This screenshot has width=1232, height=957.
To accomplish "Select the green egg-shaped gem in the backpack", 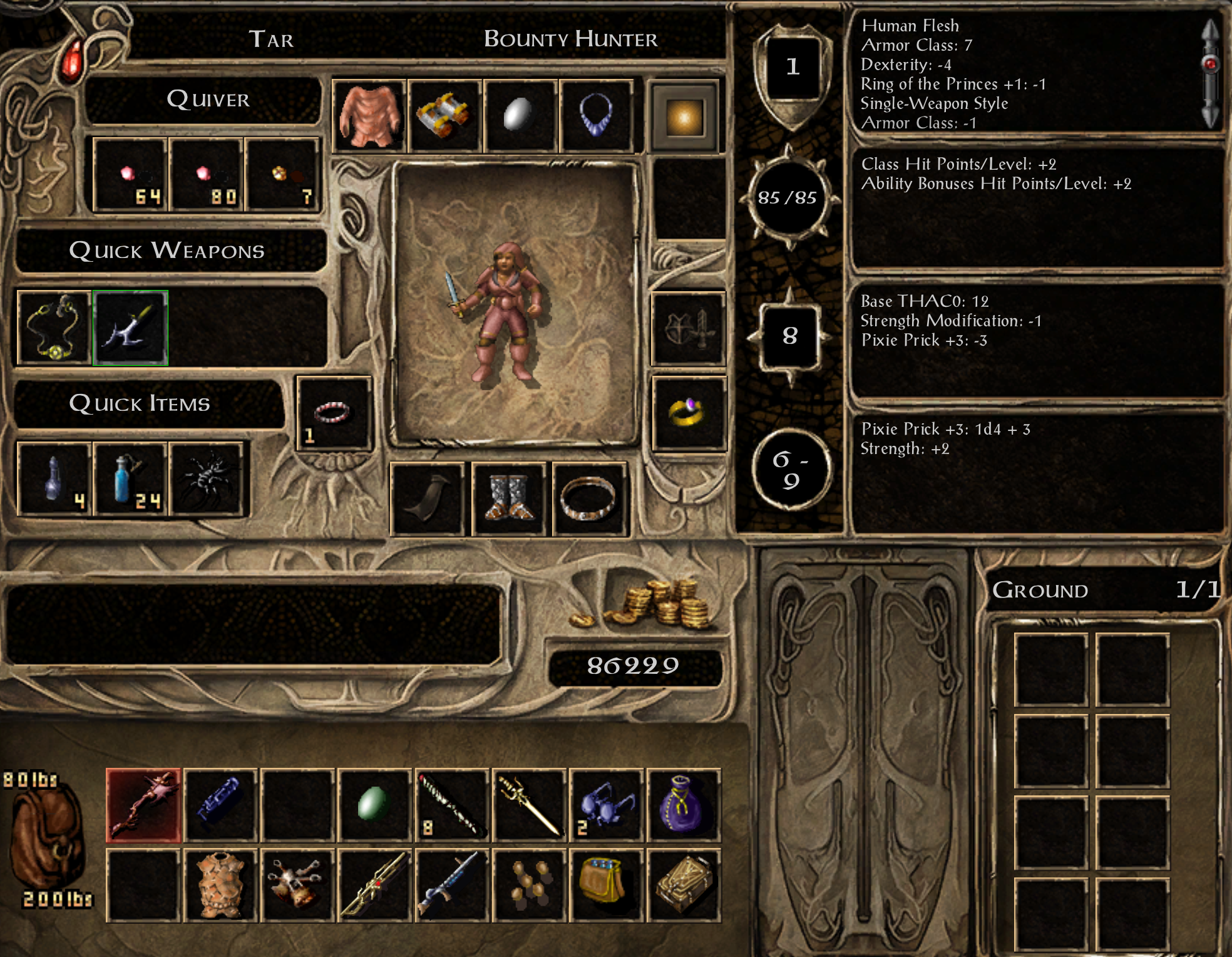I will 374,805.
